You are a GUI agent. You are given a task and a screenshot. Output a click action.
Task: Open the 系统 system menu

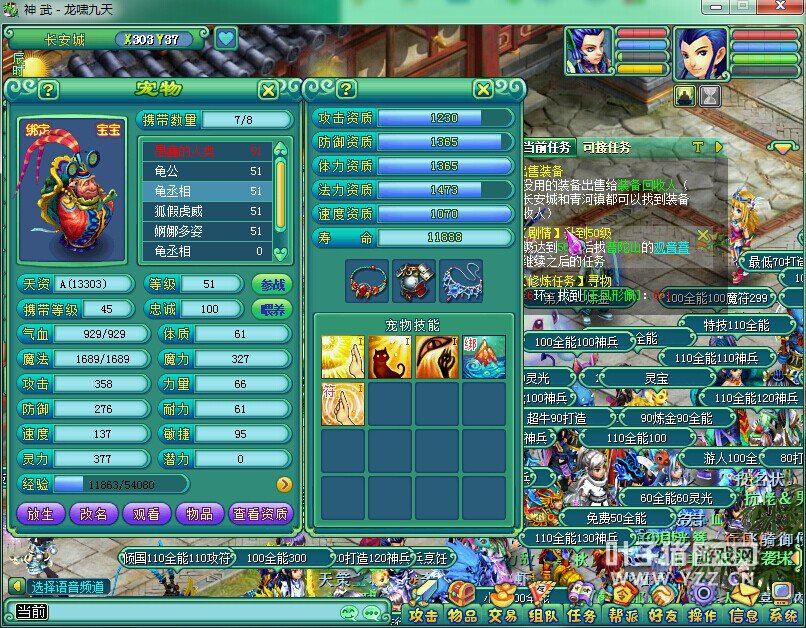783,616
